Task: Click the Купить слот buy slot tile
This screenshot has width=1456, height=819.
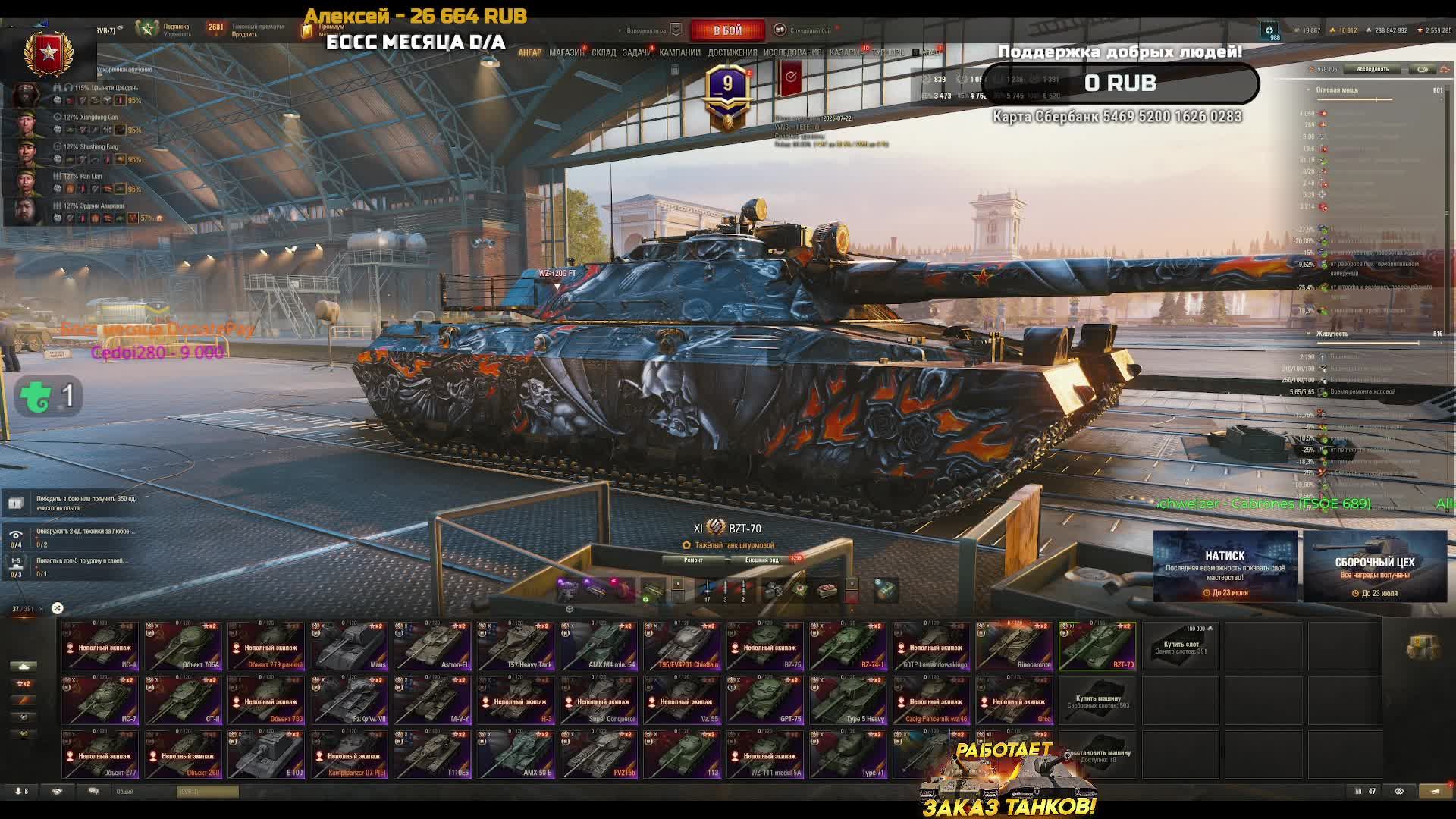Action: coord(1181,646)
